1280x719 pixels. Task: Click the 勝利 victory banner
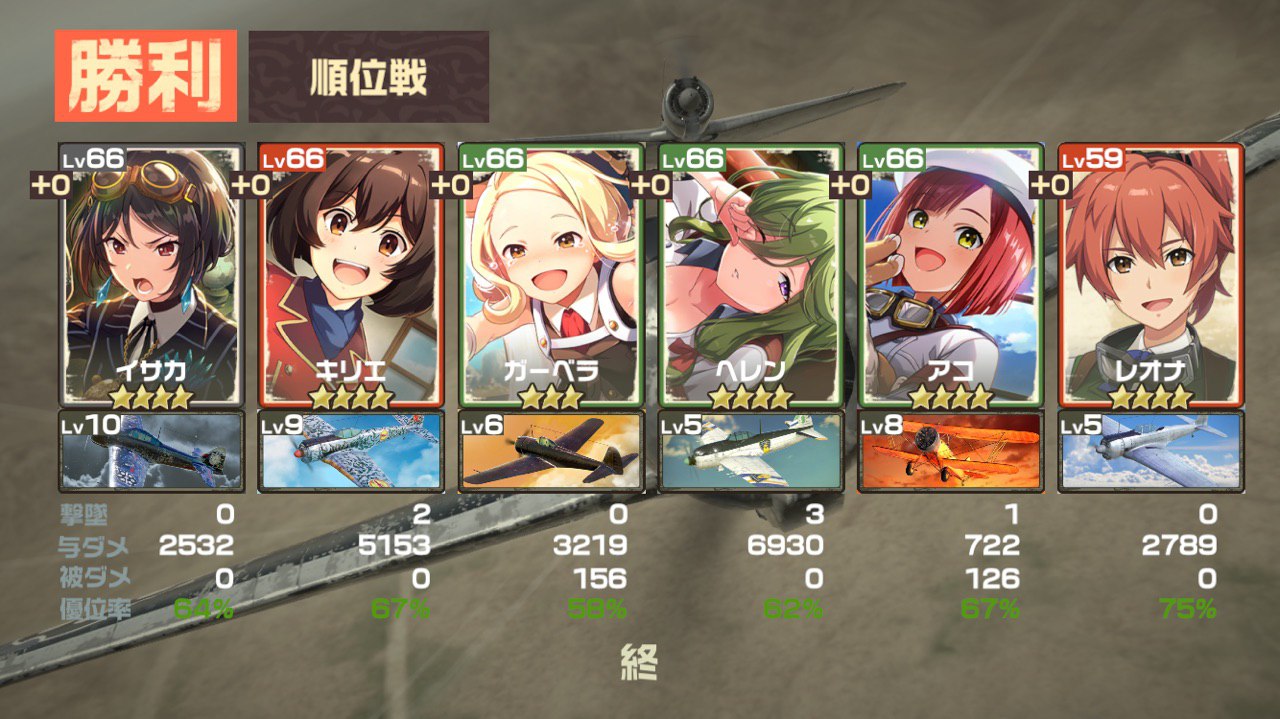point(146,76)
